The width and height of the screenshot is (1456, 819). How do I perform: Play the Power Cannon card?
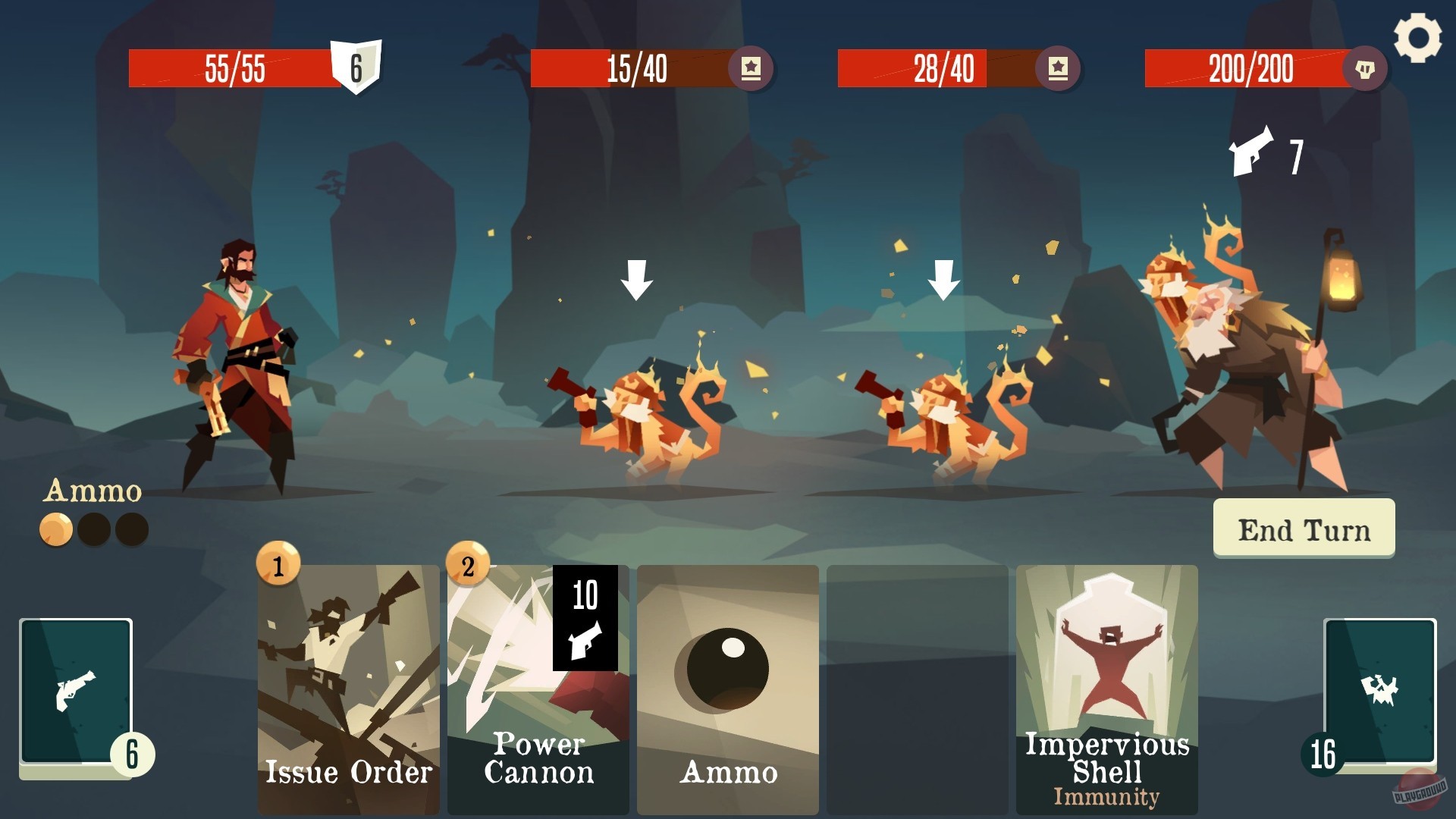point(537,682)
